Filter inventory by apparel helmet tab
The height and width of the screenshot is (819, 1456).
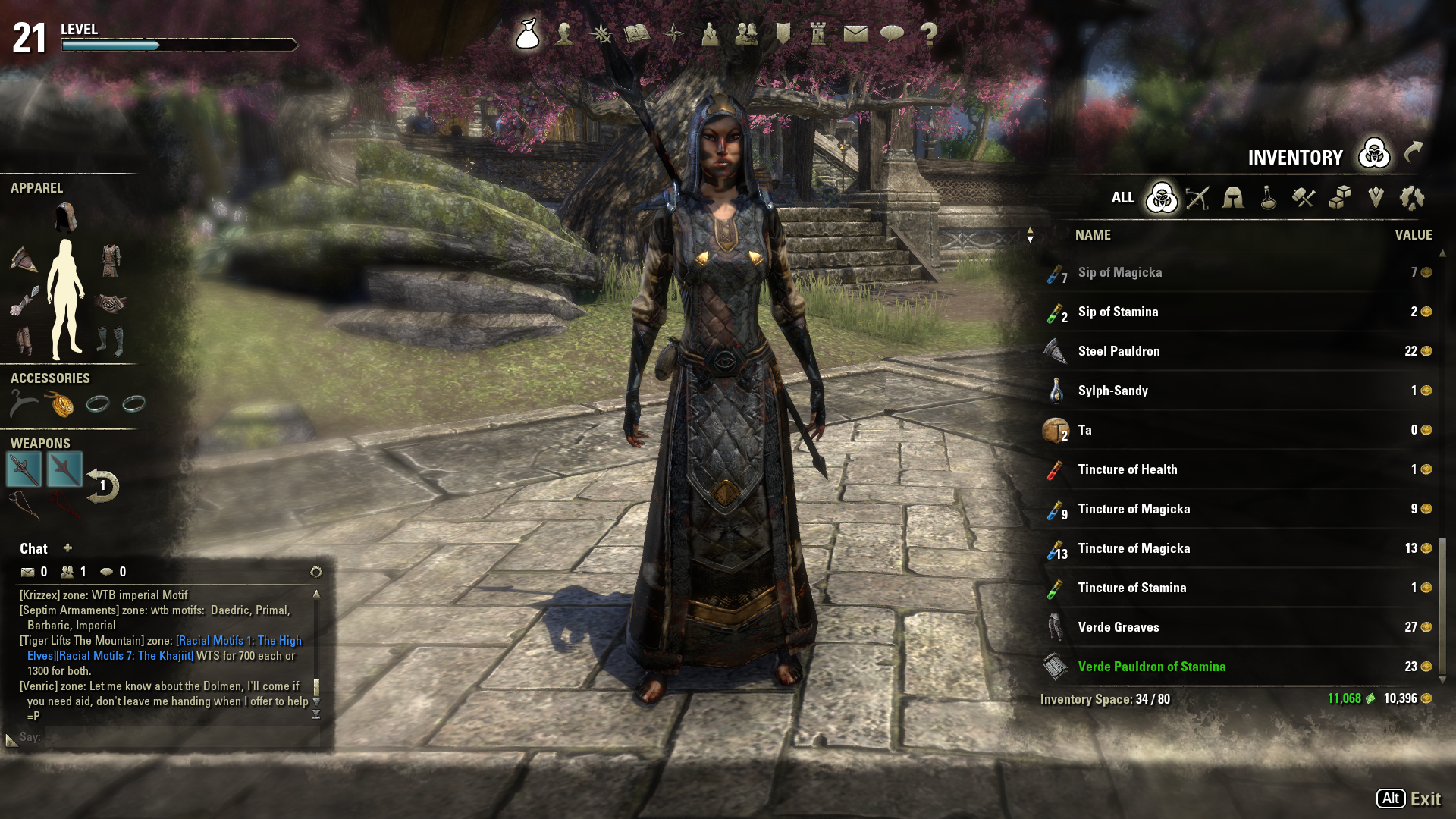[x=1233, y=199]
